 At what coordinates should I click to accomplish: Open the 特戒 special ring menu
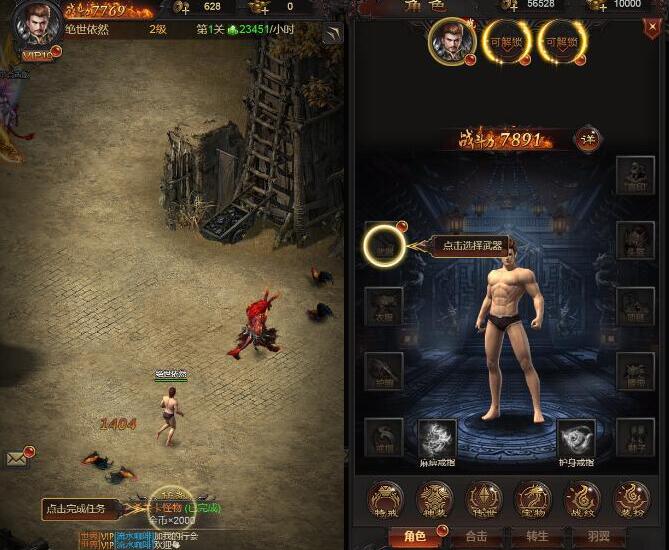point(385,497)
